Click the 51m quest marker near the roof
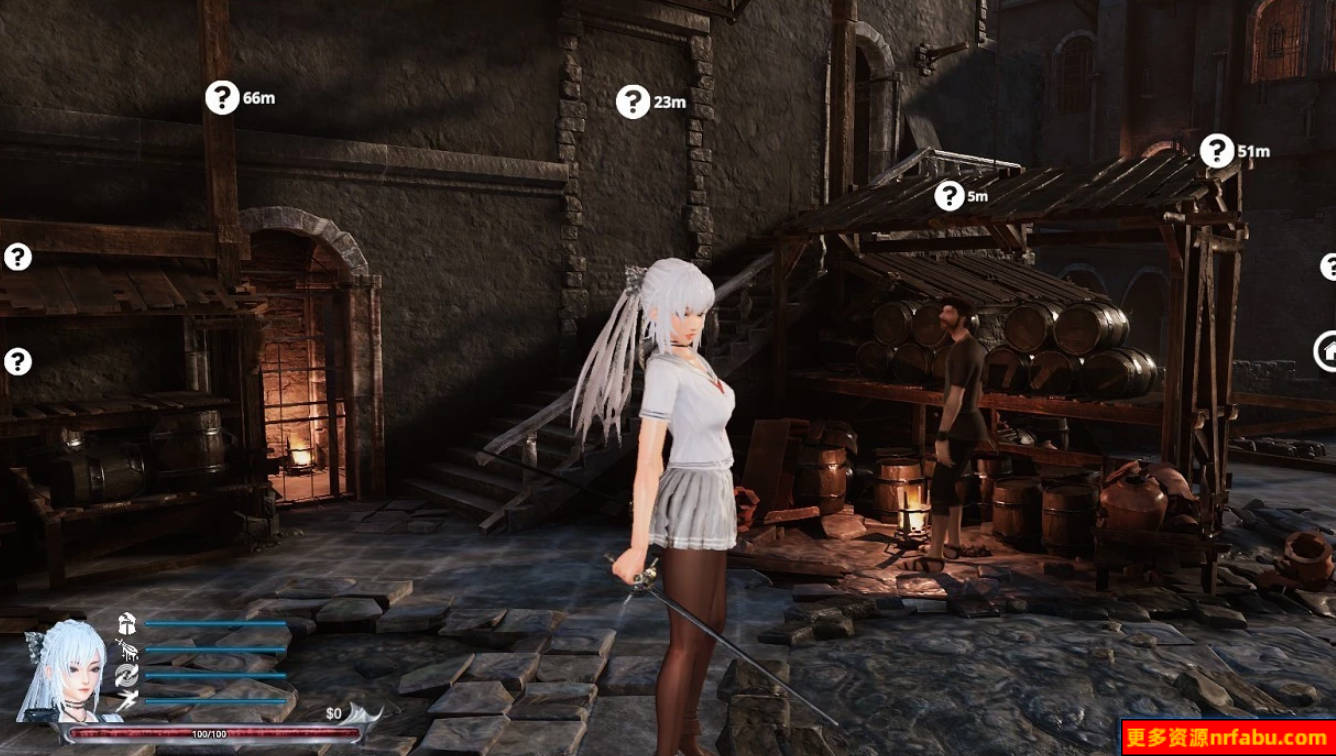 tap(1218, 148)
